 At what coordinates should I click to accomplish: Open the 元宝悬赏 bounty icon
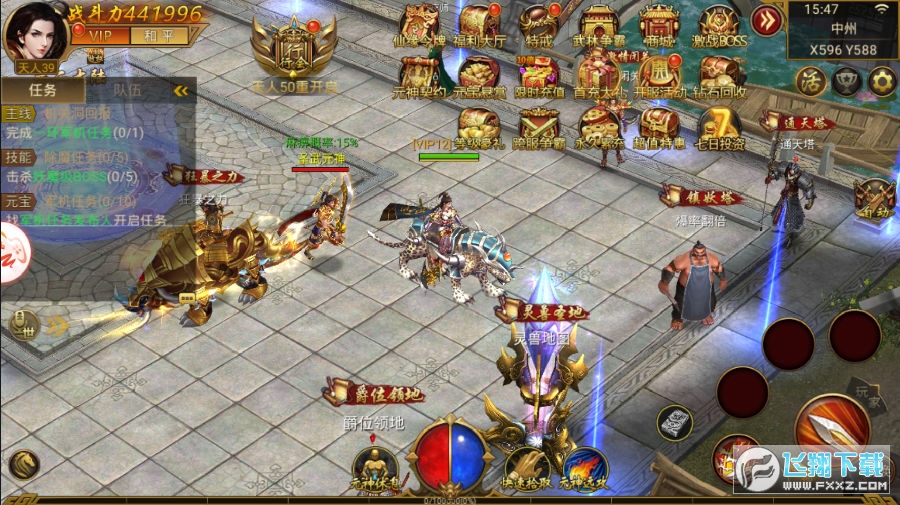tap(480, 73)
